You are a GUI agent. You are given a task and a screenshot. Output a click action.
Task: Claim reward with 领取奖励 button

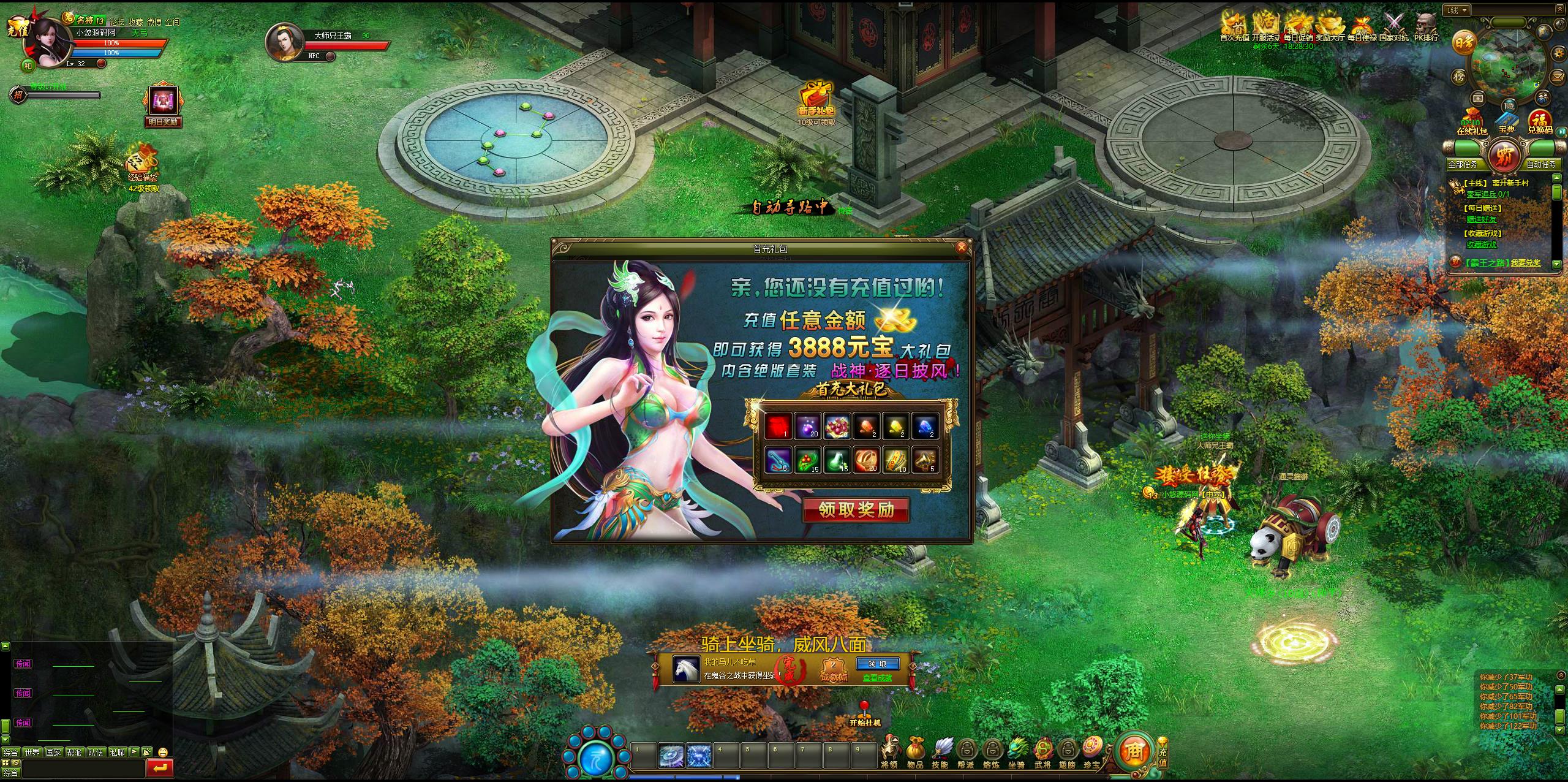pyautogui.click(x=856, y=509)
